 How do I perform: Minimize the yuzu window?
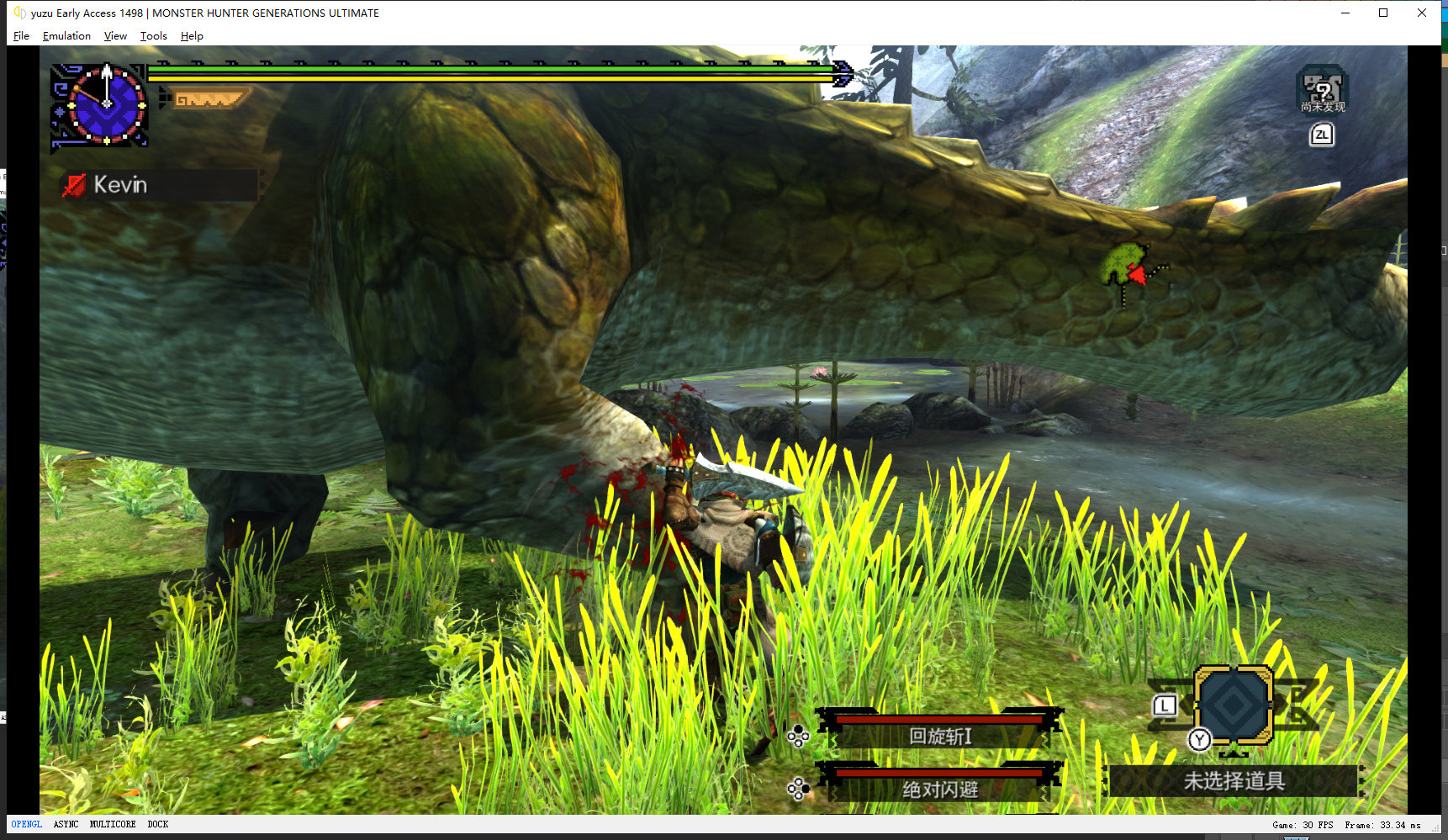coord(1345,13)
